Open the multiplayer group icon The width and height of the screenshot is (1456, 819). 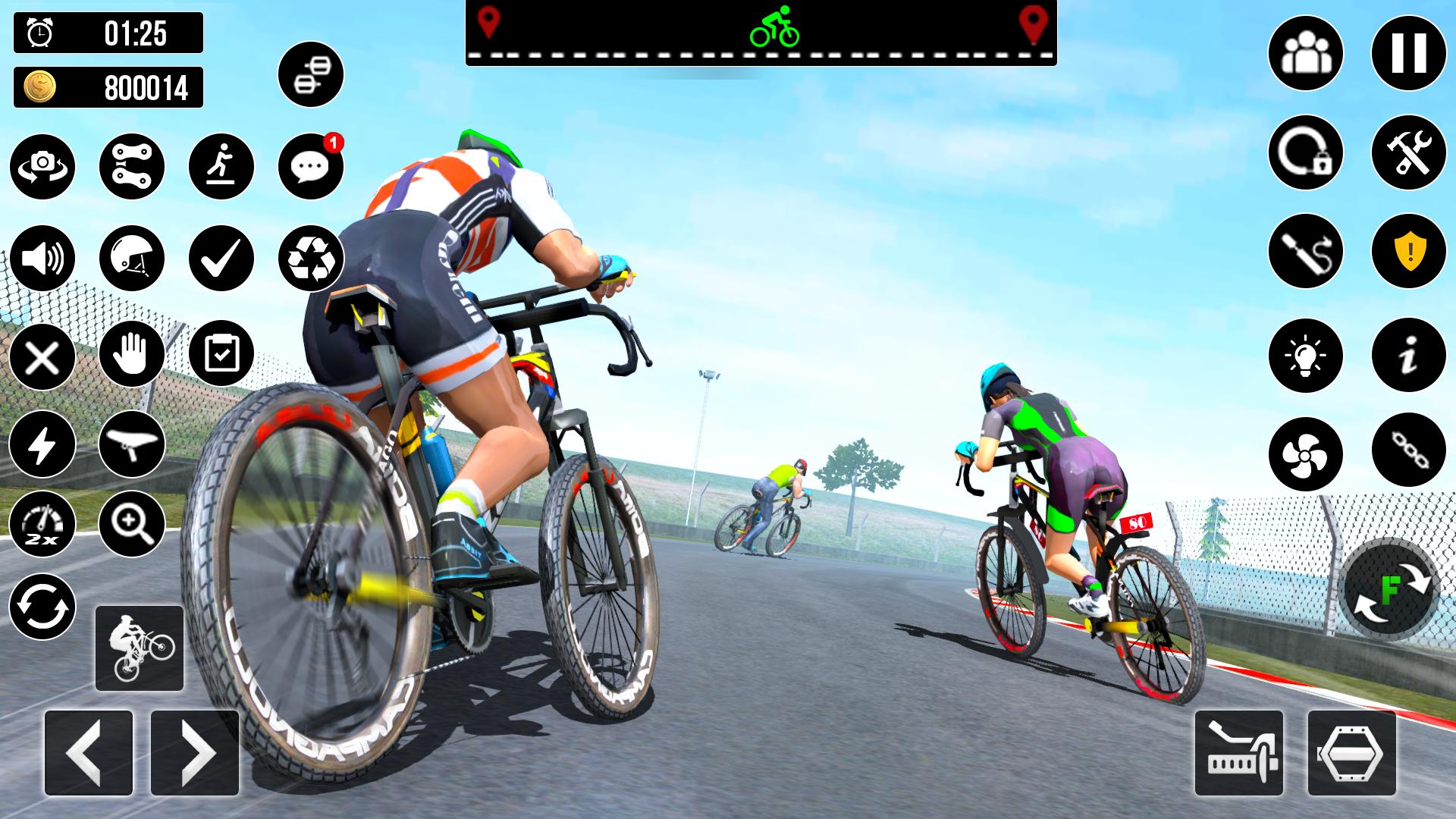(x=1305, y=53)
